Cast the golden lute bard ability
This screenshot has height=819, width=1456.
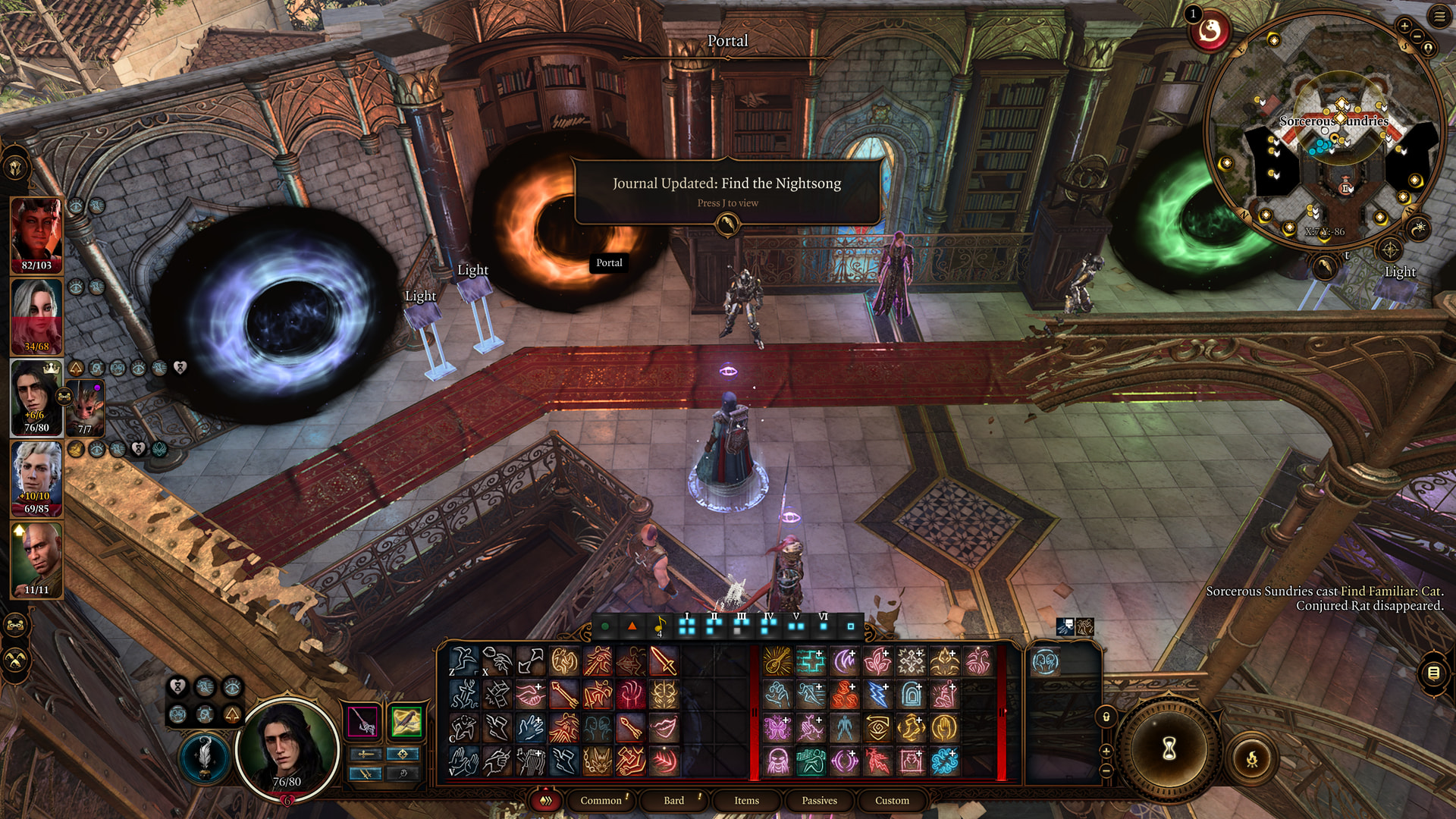click(777, 661)
